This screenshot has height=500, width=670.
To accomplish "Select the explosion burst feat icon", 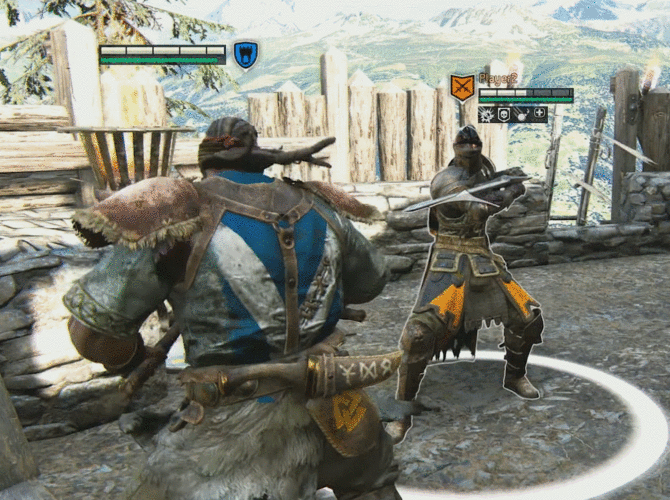I will (x=486, y=114).
